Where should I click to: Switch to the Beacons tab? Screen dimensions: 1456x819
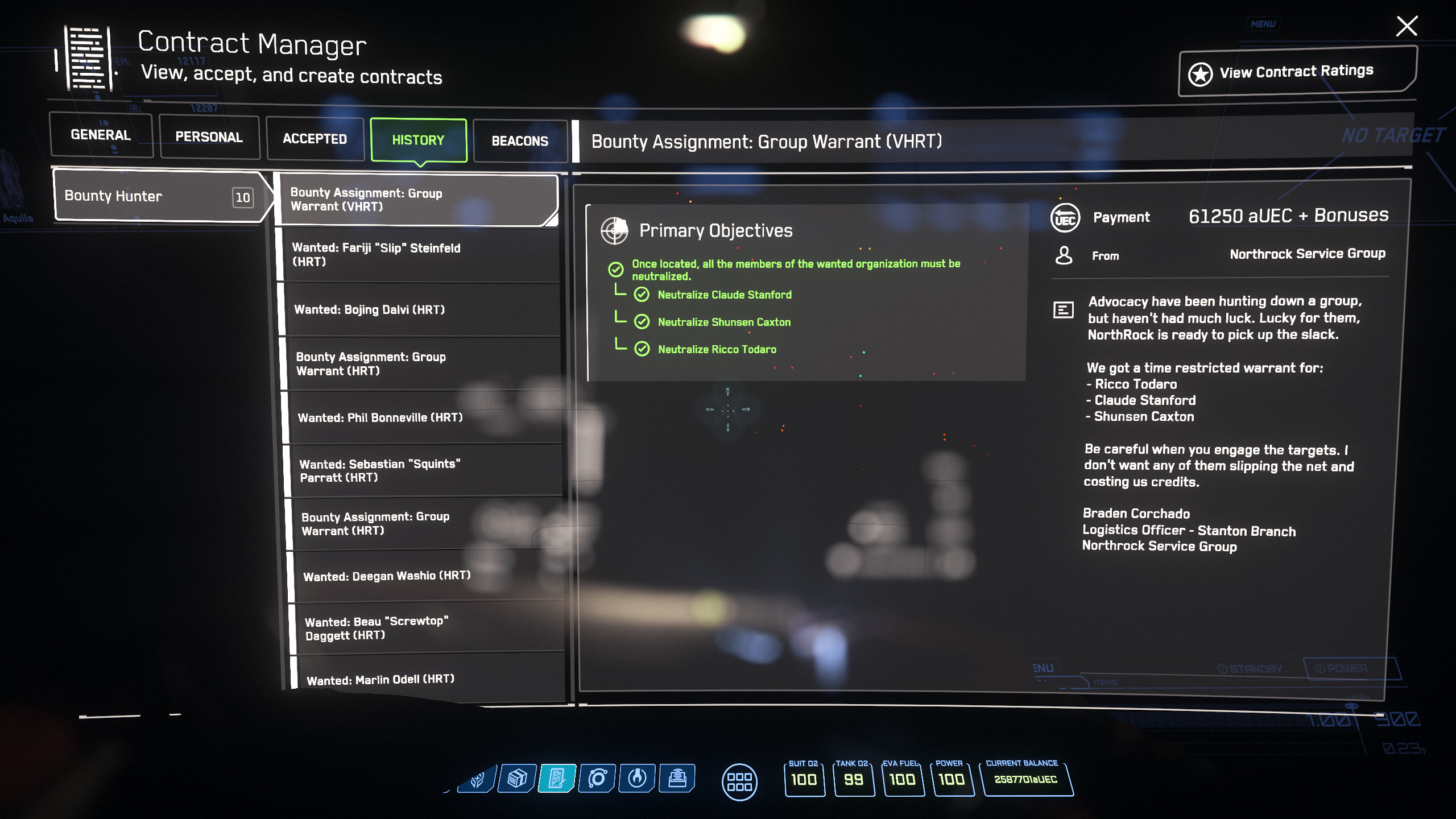click(520, 141)
